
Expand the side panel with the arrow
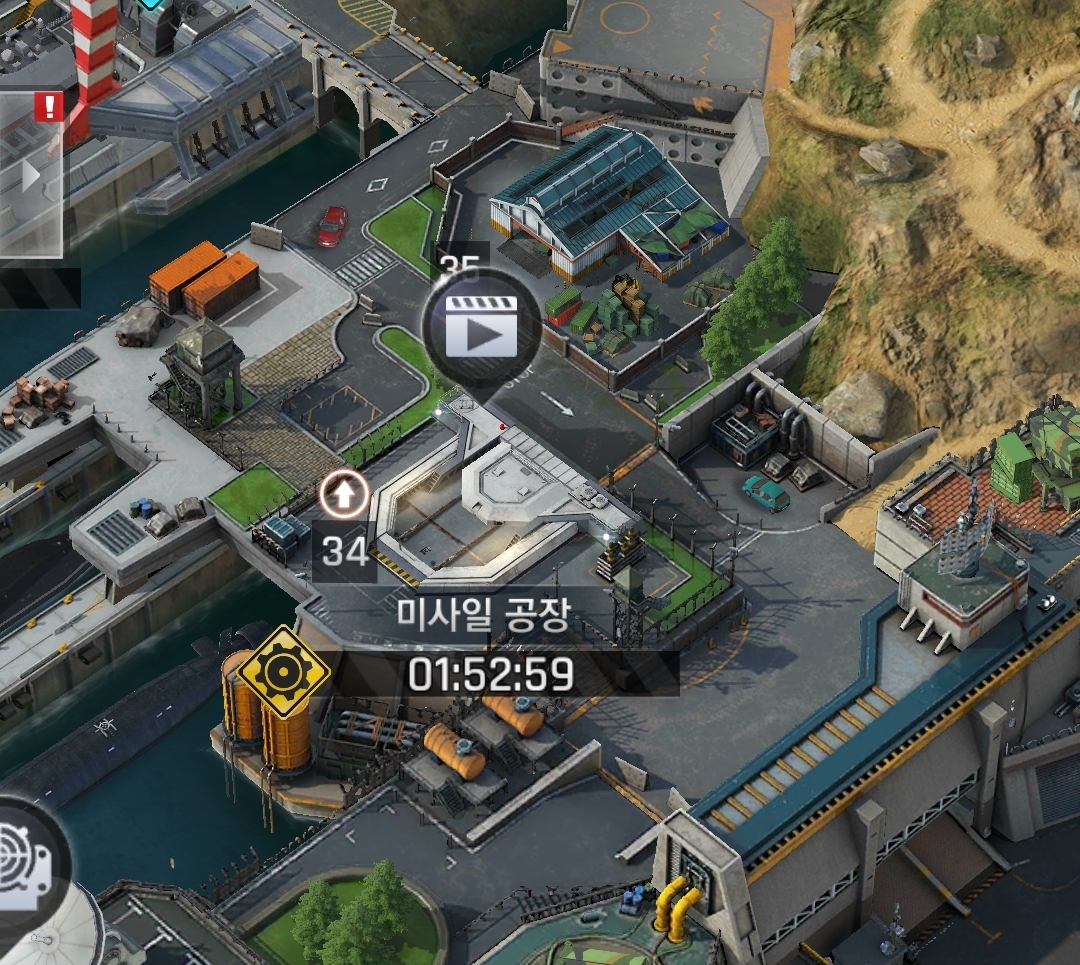pos(31,177)
